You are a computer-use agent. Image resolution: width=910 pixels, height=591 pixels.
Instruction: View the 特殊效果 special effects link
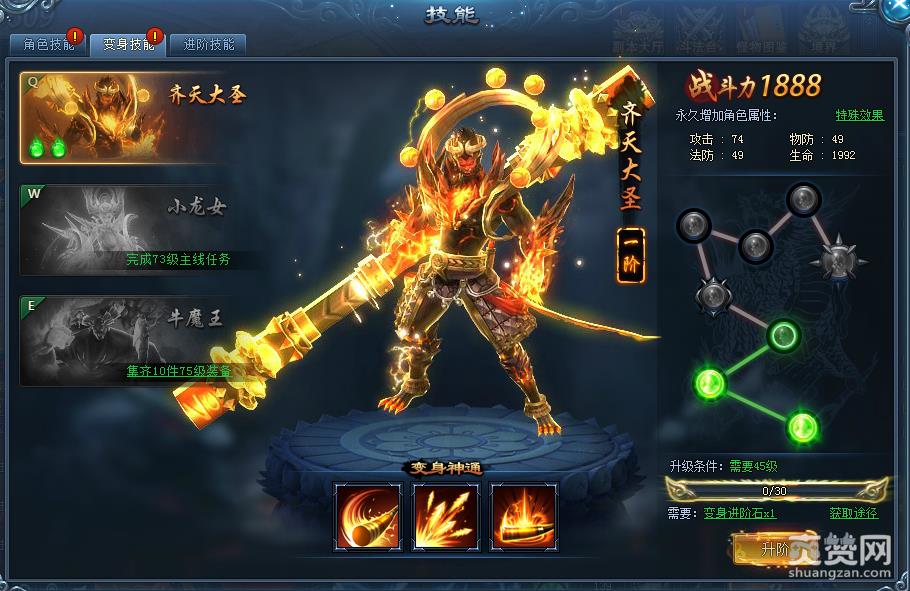click(859, 115)
